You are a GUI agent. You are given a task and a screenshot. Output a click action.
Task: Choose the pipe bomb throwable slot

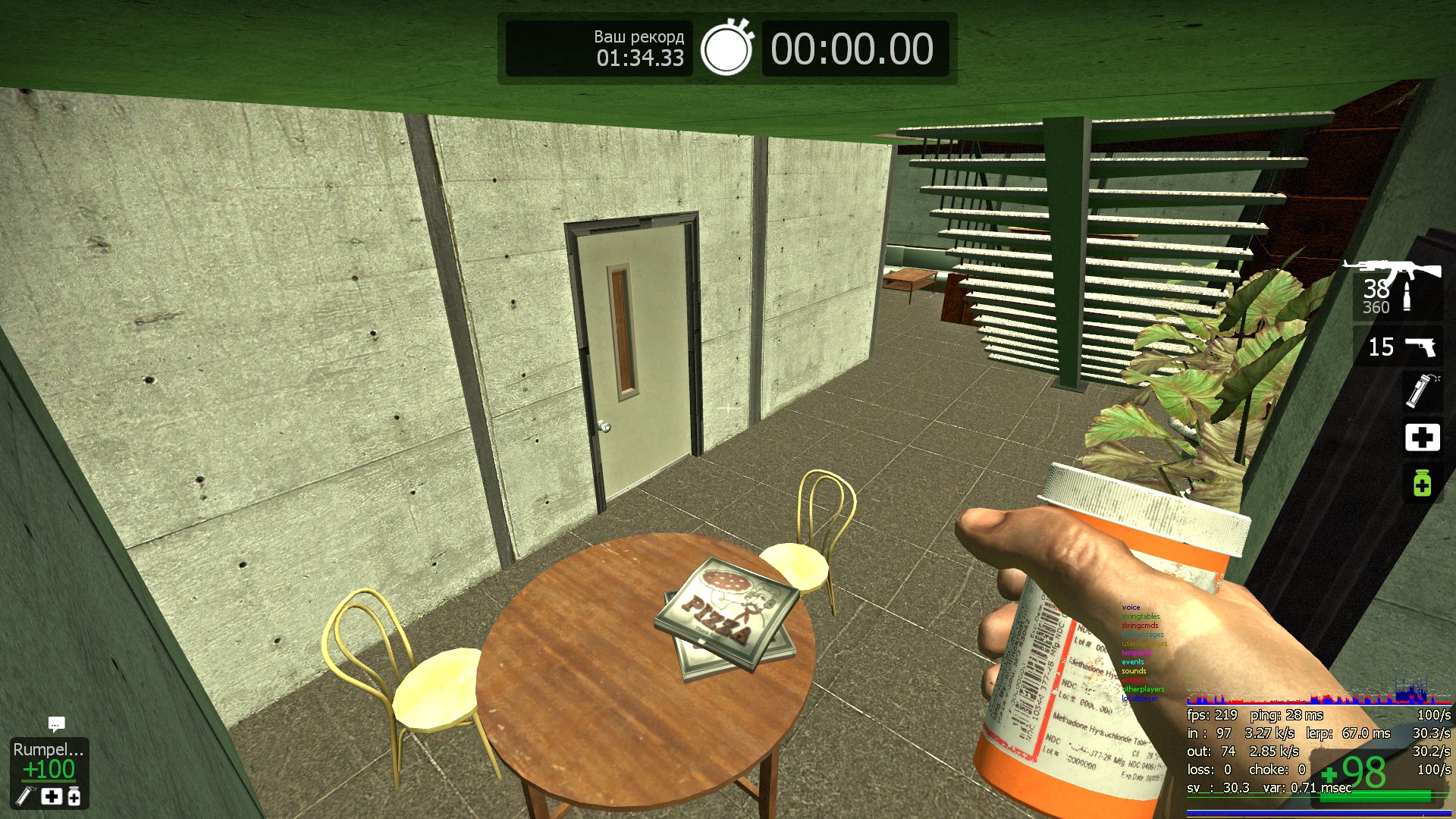click(x=1421, y=391)
